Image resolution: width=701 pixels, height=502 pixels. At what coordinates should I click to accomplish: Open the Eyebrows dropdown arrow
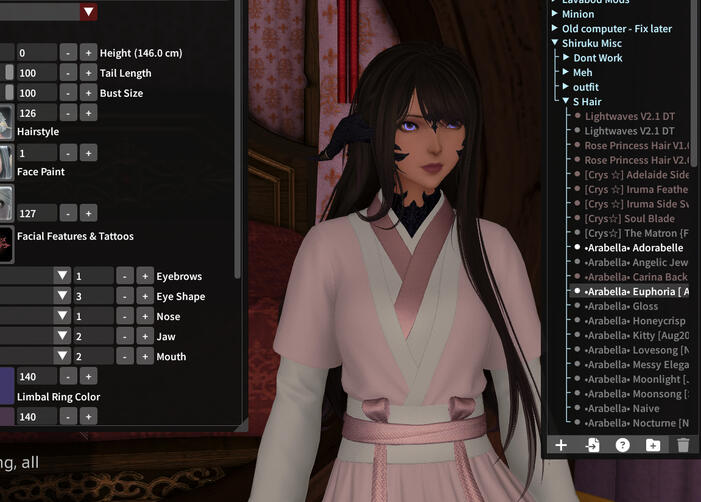pos(62,276)
